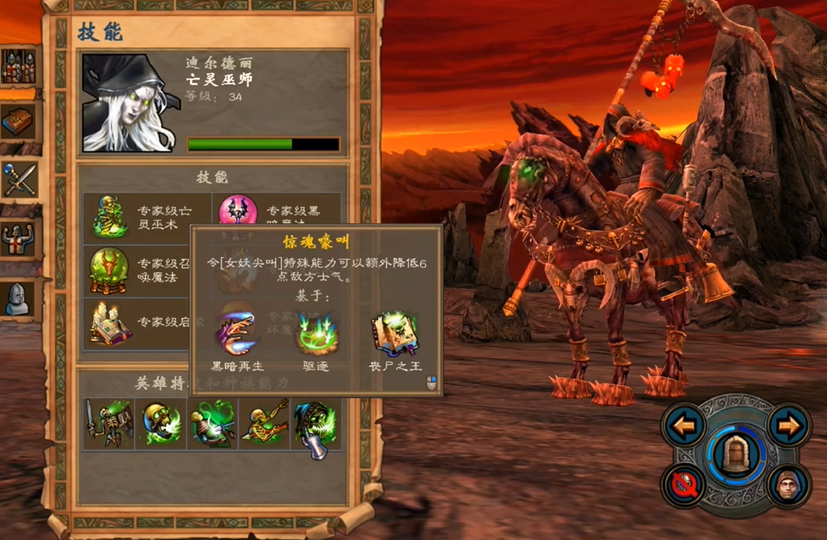Go to the previous hero with left arrow

tap(685, 427)
